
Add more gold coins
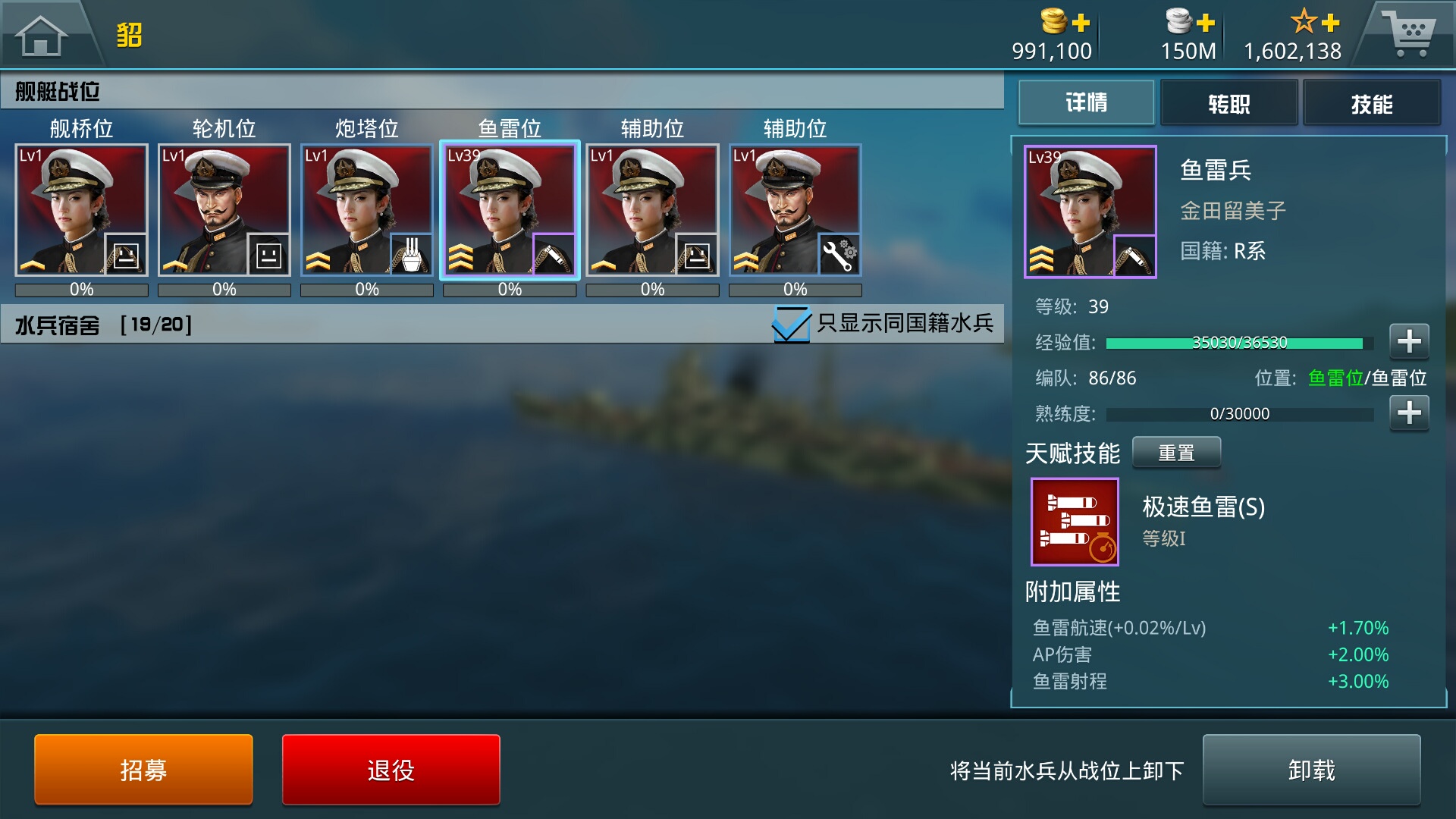[x=1081, y=23]
